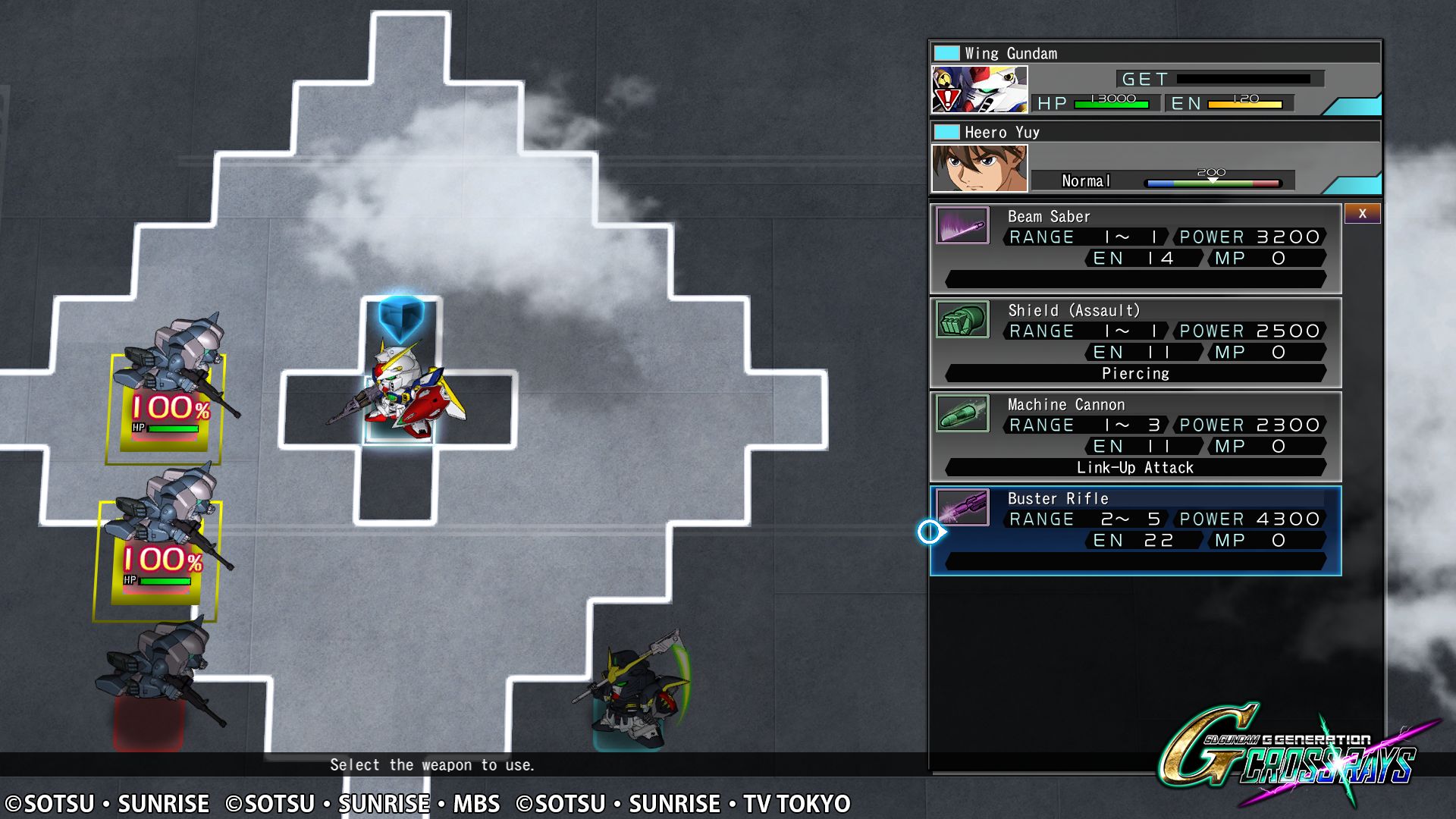
Task: Pick the Machine Cannon weapon
Action: click(x=1135, y=436)
